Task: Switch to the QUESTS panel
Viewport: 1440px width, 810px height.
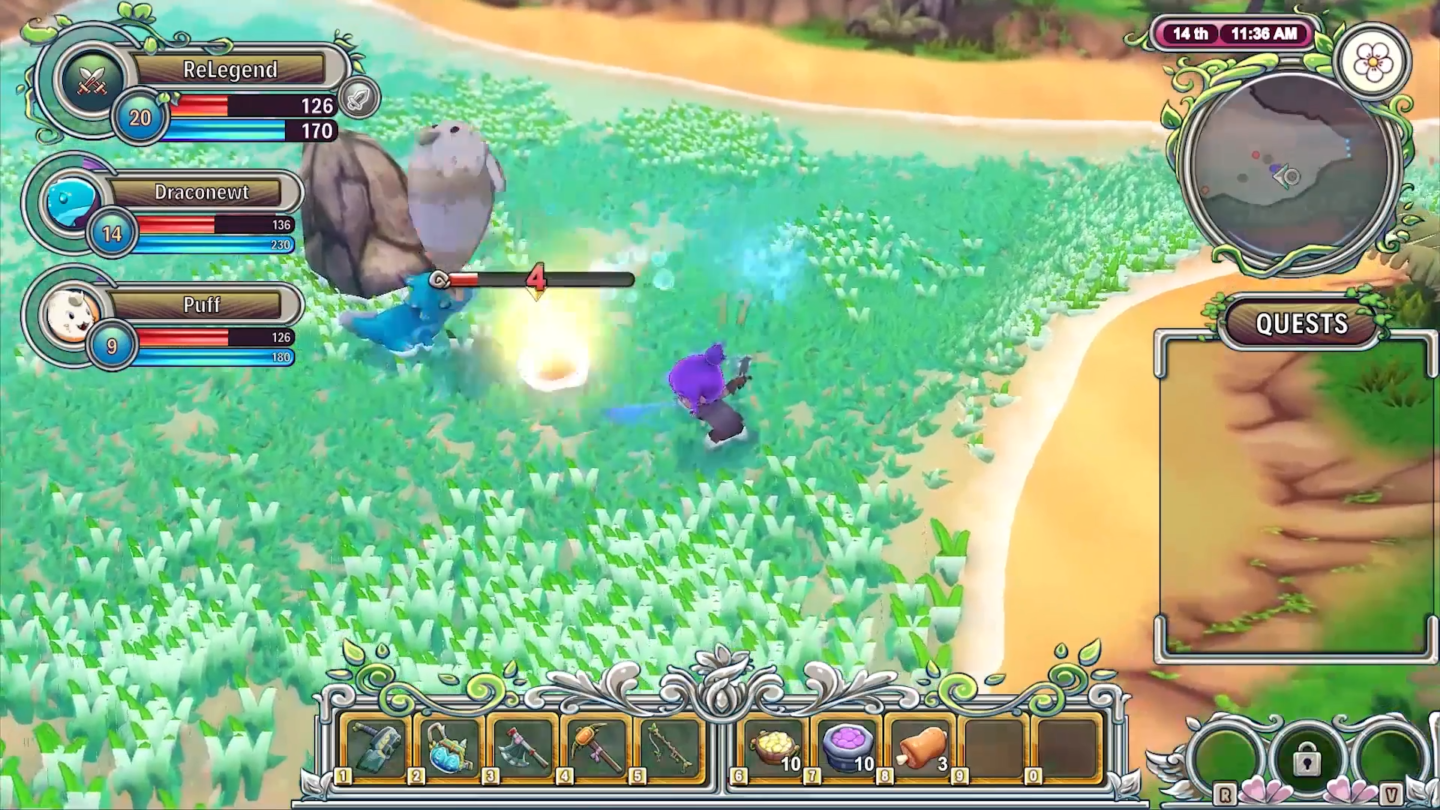Action: coord(1300,324)
